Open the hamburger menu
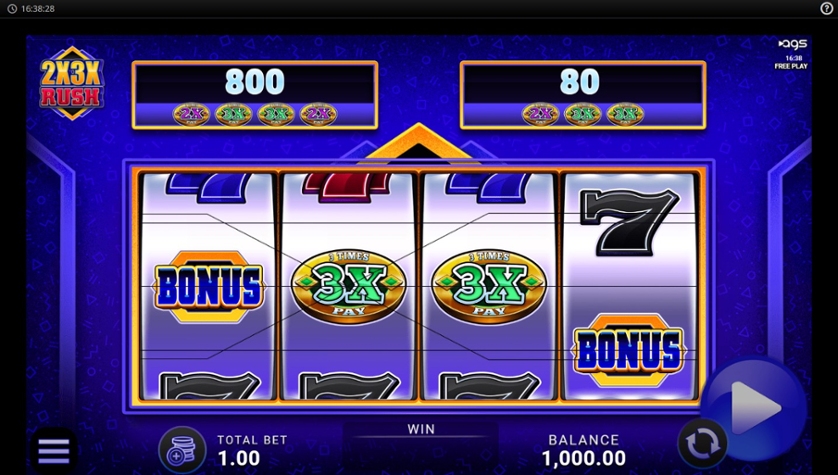Image resolution: width=838 pixels, height=475 pixels. [53, 451]
